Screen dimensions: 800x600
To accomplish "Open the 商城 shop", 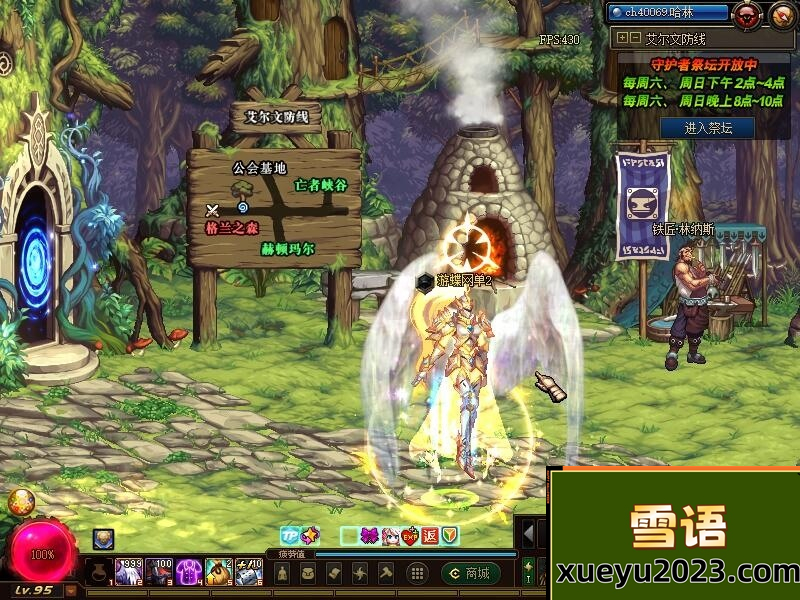I will click(470, 573).
